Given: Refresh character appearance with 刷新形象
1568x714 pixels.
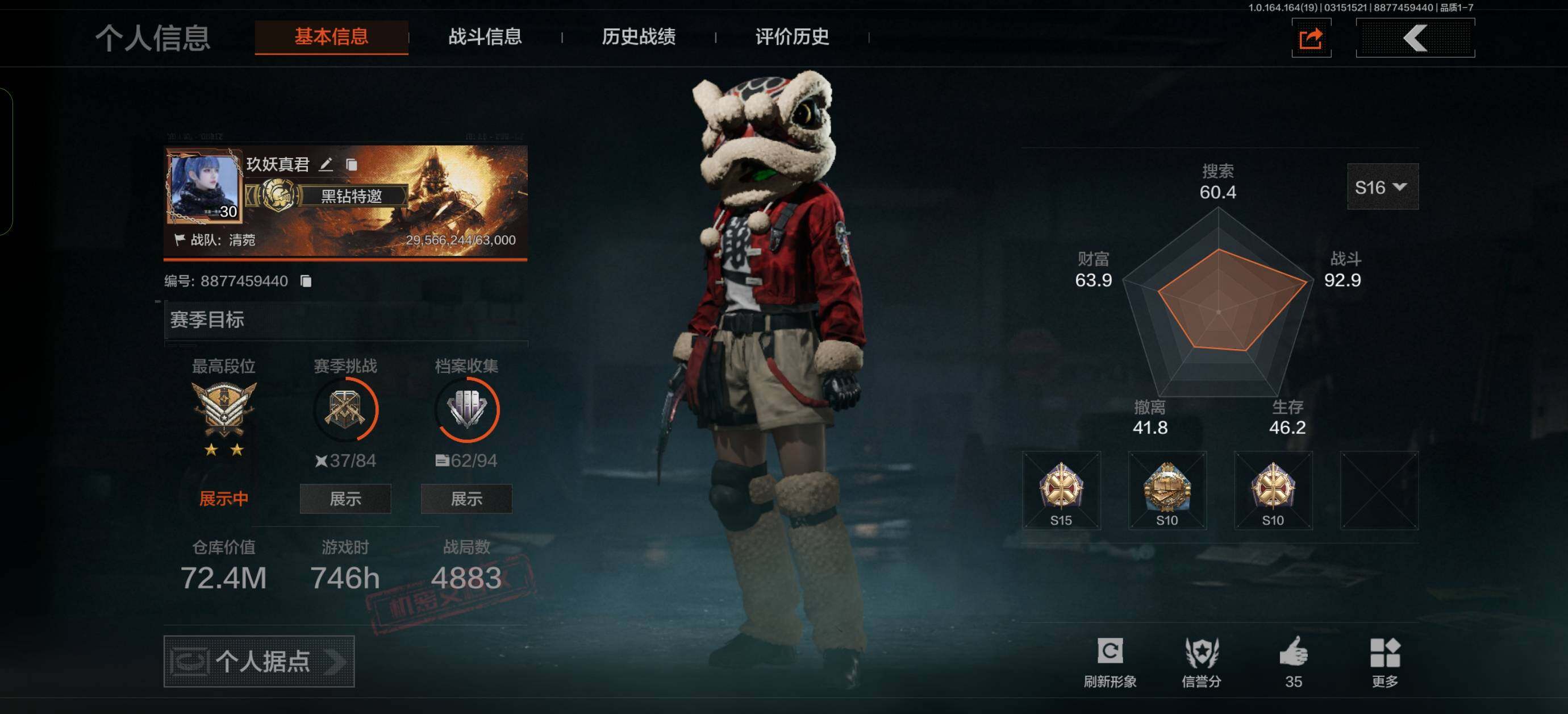Looking at the screenshot, I should (x=1110, y=662).
